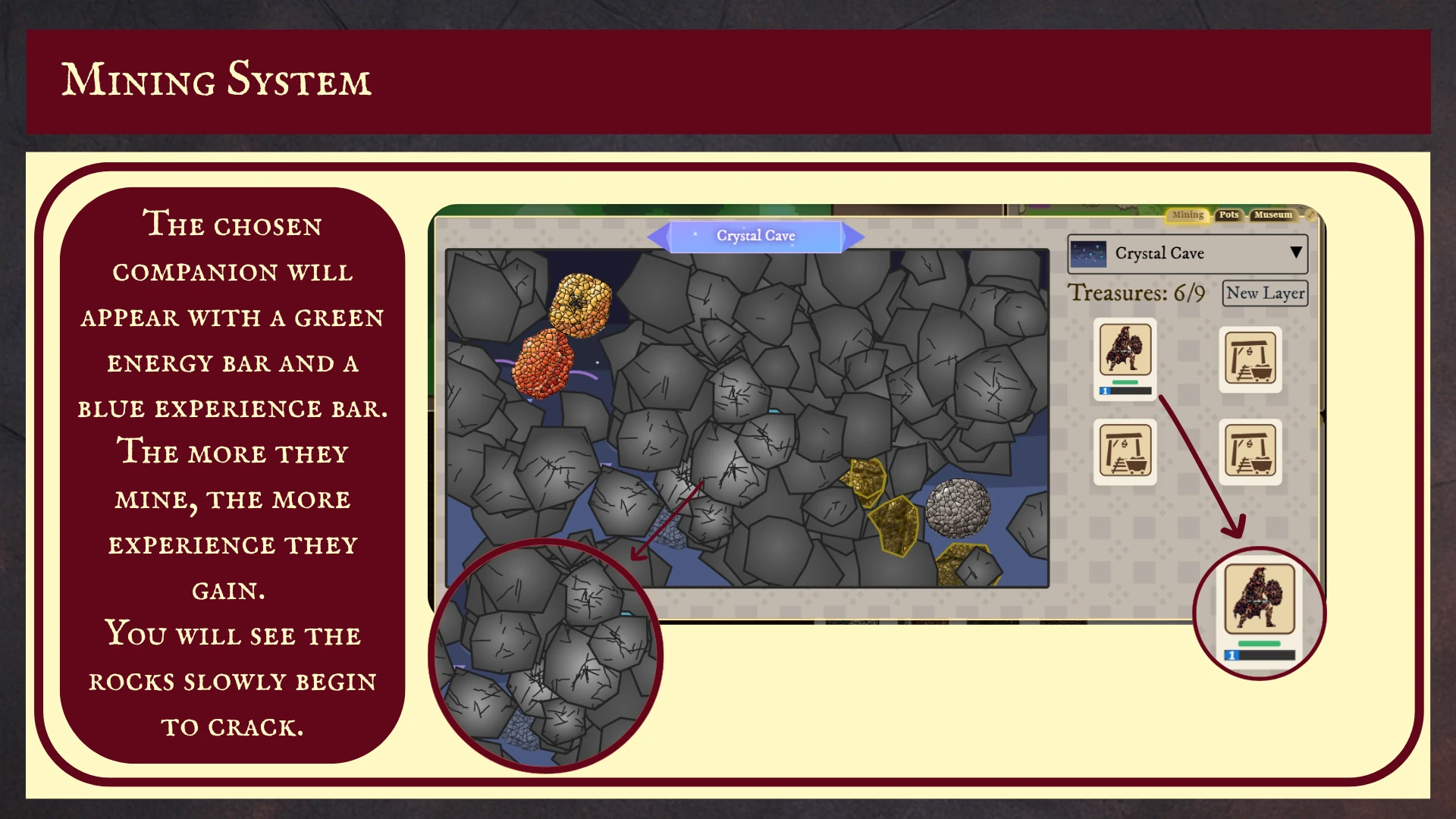This screenshot has width=1456, height=819.
Task: Click the blue level 1 experience bar
Action: [1106, 390]
